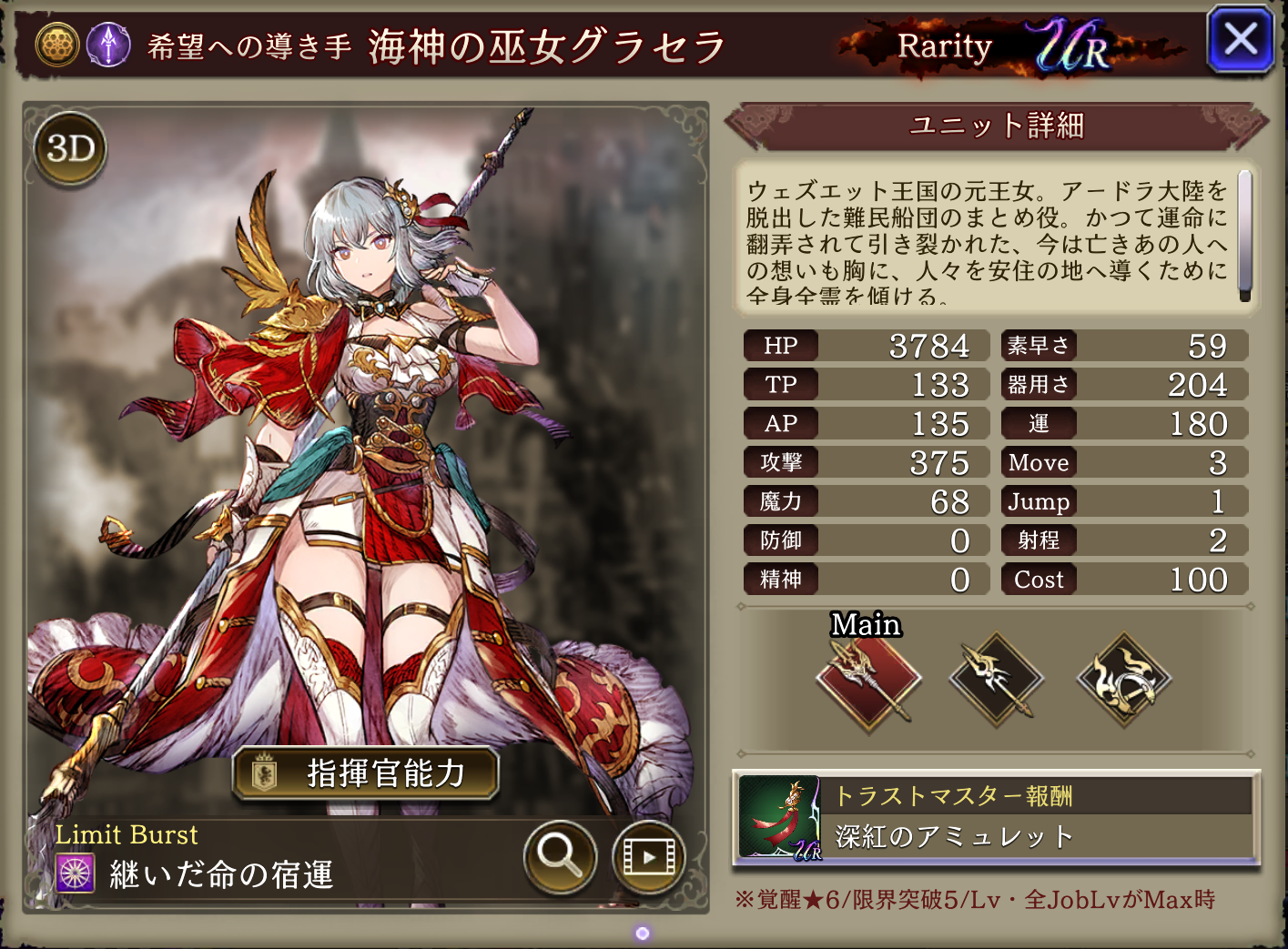Play the Limit Burst movie preview

[648, 855]
